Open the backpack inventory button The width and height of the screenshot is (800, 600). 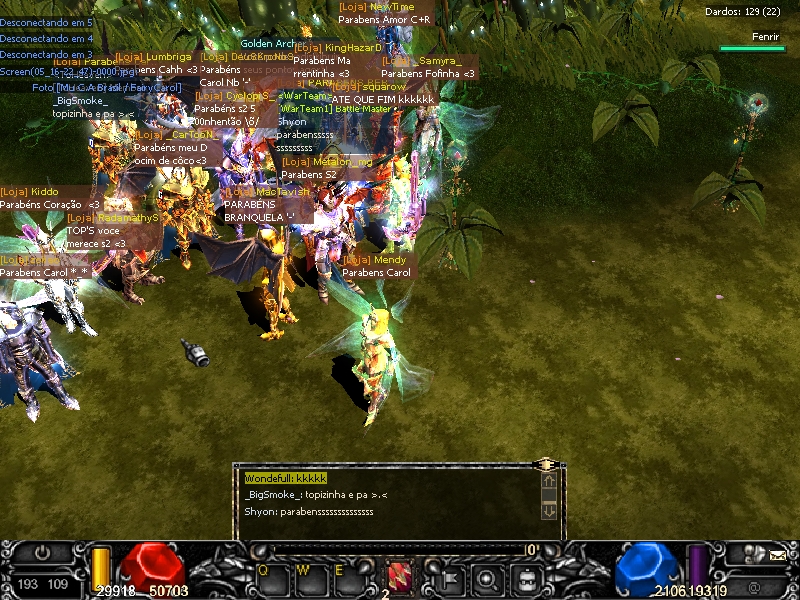[527, 577]
